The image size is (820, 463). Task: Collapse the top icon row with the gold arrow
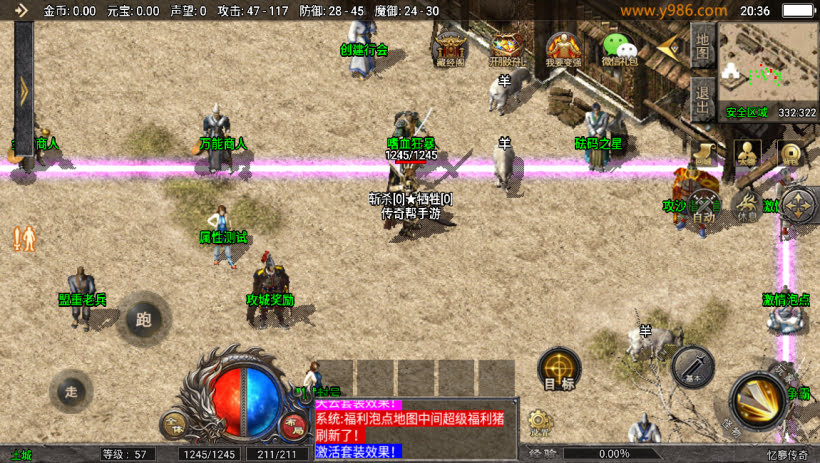(667, 46)
